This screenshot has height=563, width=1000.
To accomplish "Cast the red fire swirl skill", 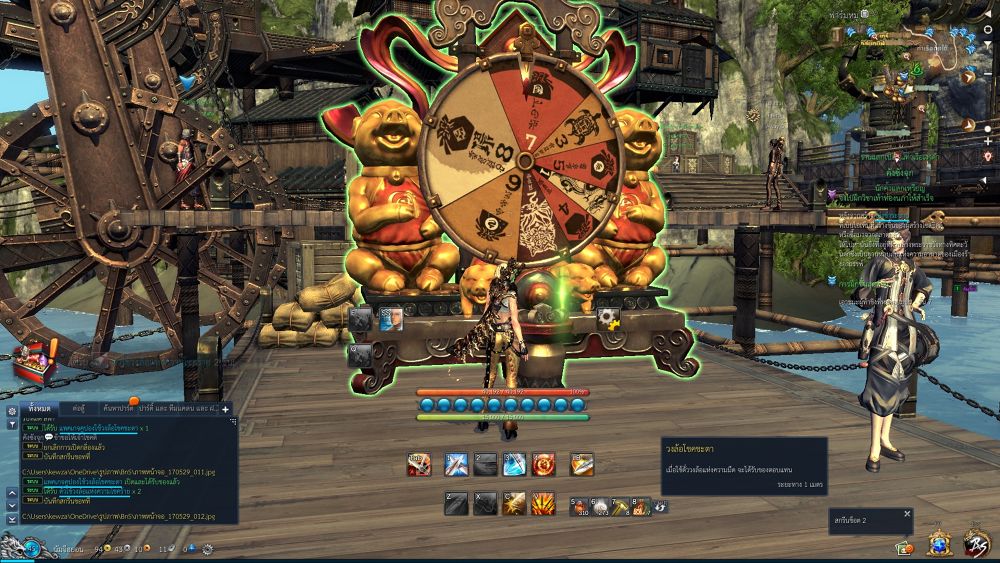I will 544,464.
